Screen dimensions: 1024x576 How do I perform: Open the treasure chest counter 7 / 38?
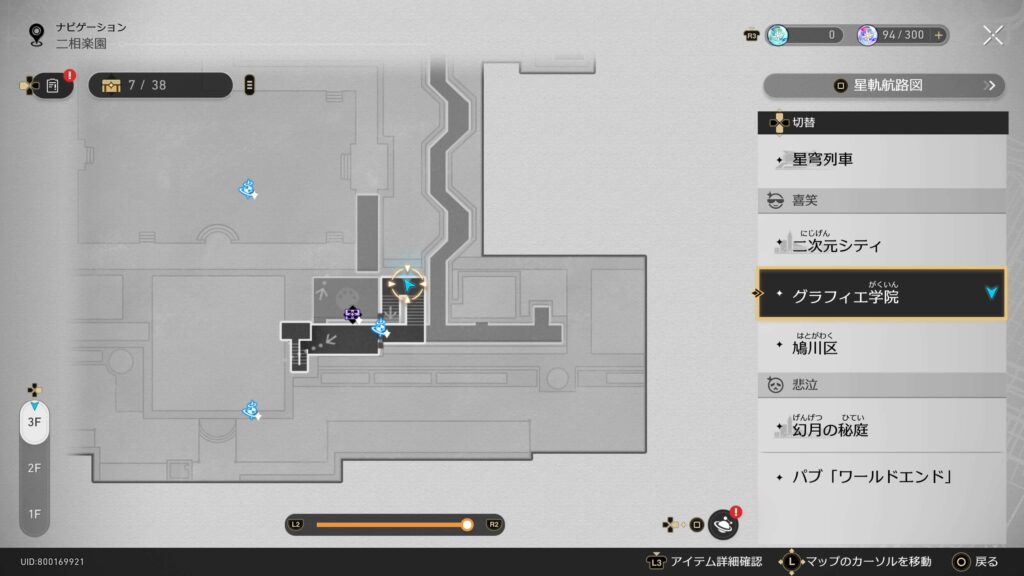coord(160,85)
